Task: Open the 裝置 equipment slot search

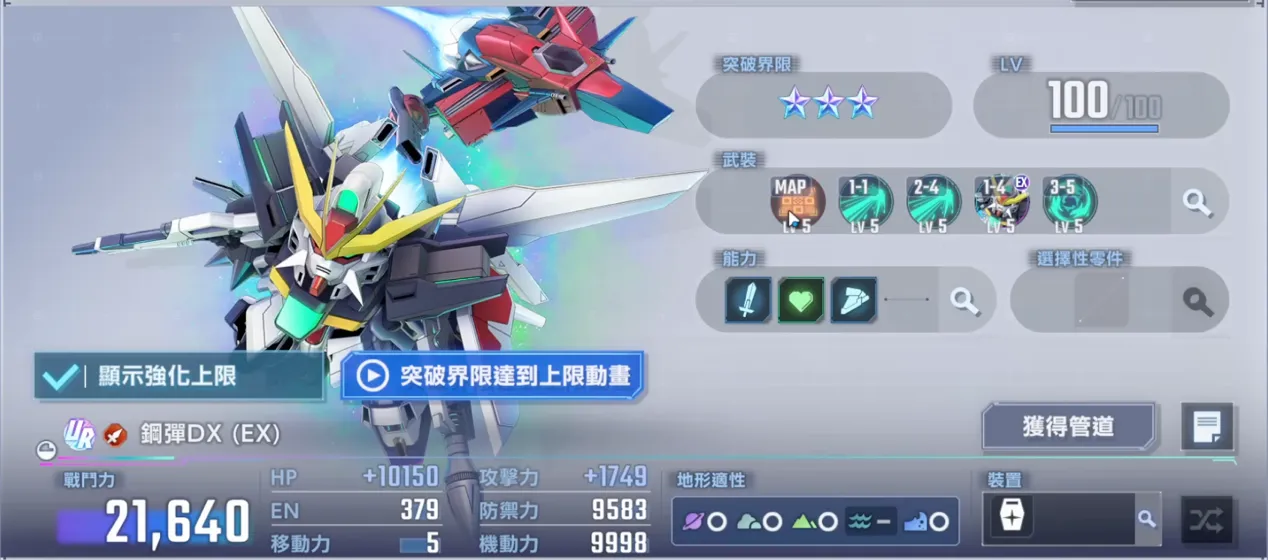Action: point(1146,519)
